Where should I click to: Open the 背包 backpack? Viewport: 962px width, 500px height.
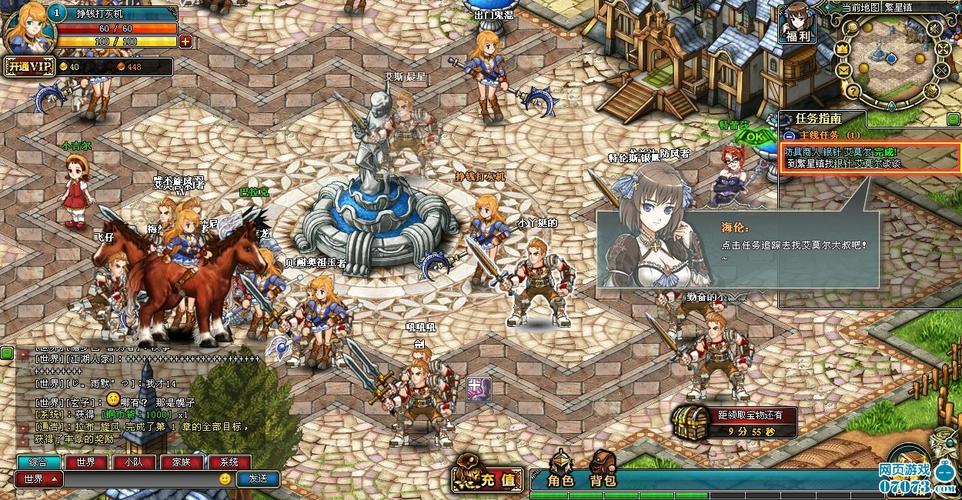(x=604, y=476)
